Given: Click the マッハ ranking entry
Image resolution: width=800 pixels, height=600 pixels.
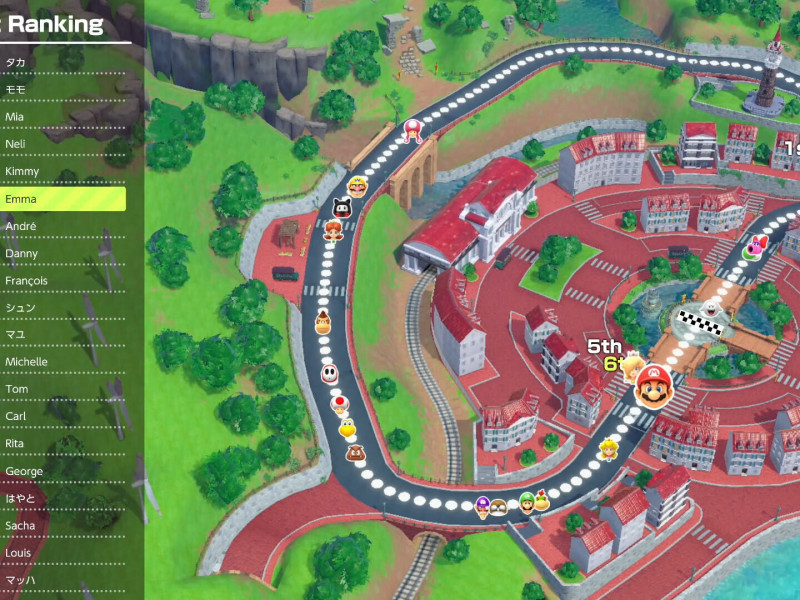Looking at the screenshot, I should pyautogui.click(x=62, y=580).
